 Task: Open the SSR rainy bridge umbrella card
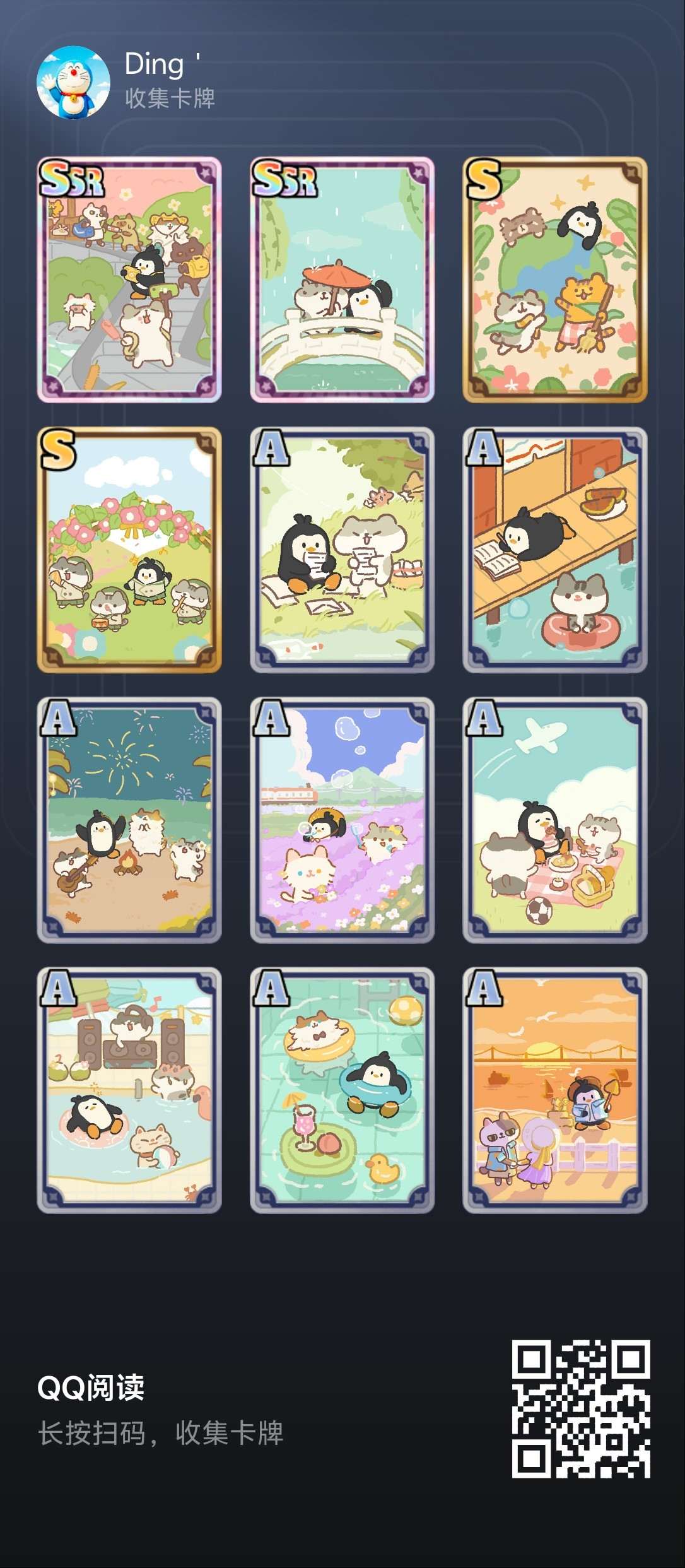(342, 280)
